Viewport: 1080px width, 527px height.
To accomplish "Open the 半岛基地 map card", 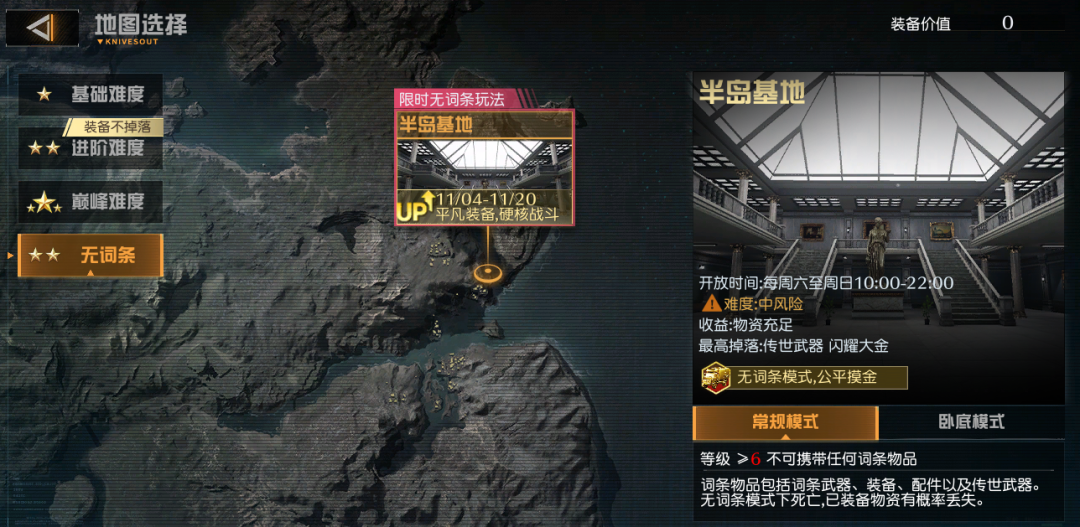I will (484, 167).
